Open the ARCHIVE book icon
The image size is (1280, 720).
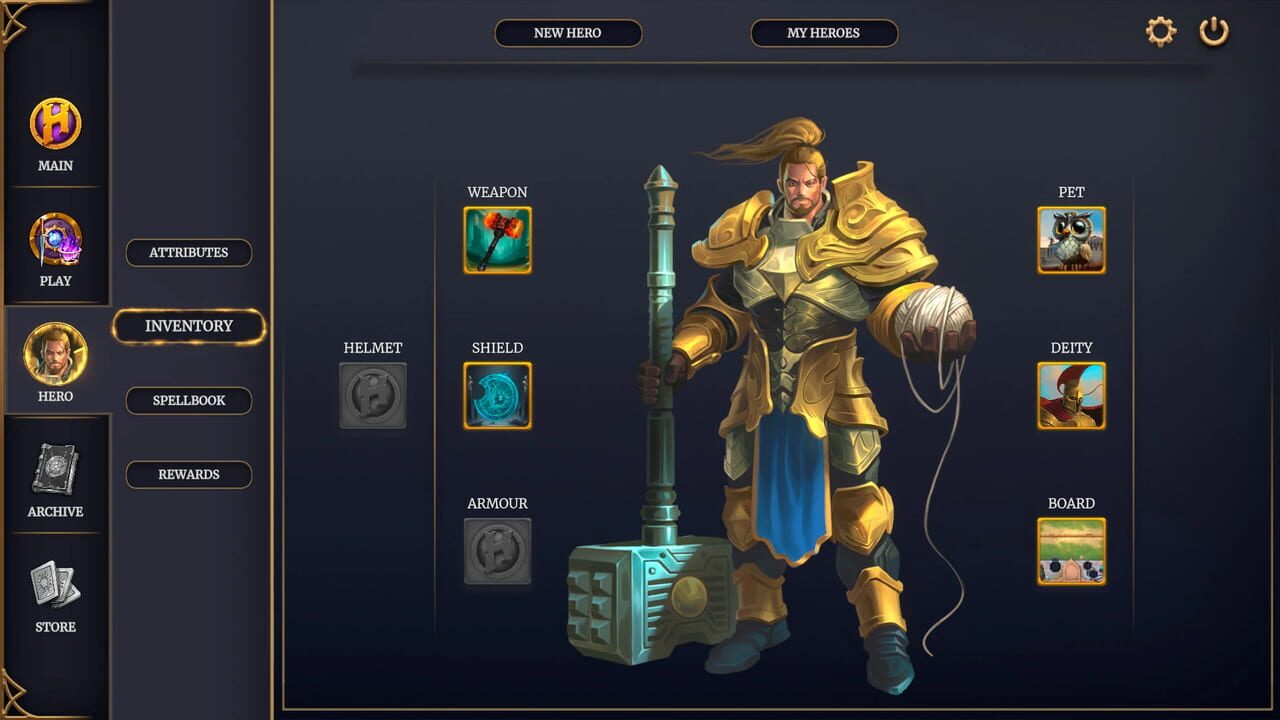tap(55, 468)
